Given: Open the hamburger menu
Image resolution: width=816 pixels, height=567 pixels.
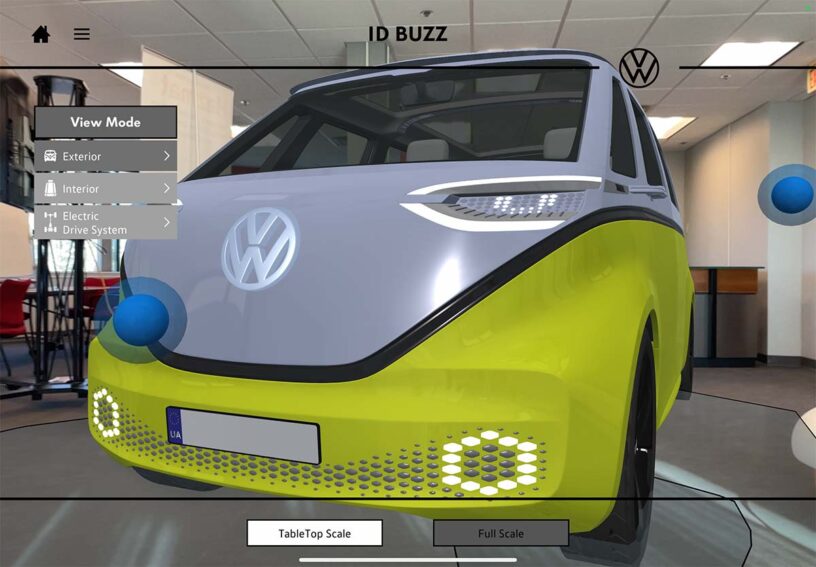Looking at the screenshot, I should 82,34.
